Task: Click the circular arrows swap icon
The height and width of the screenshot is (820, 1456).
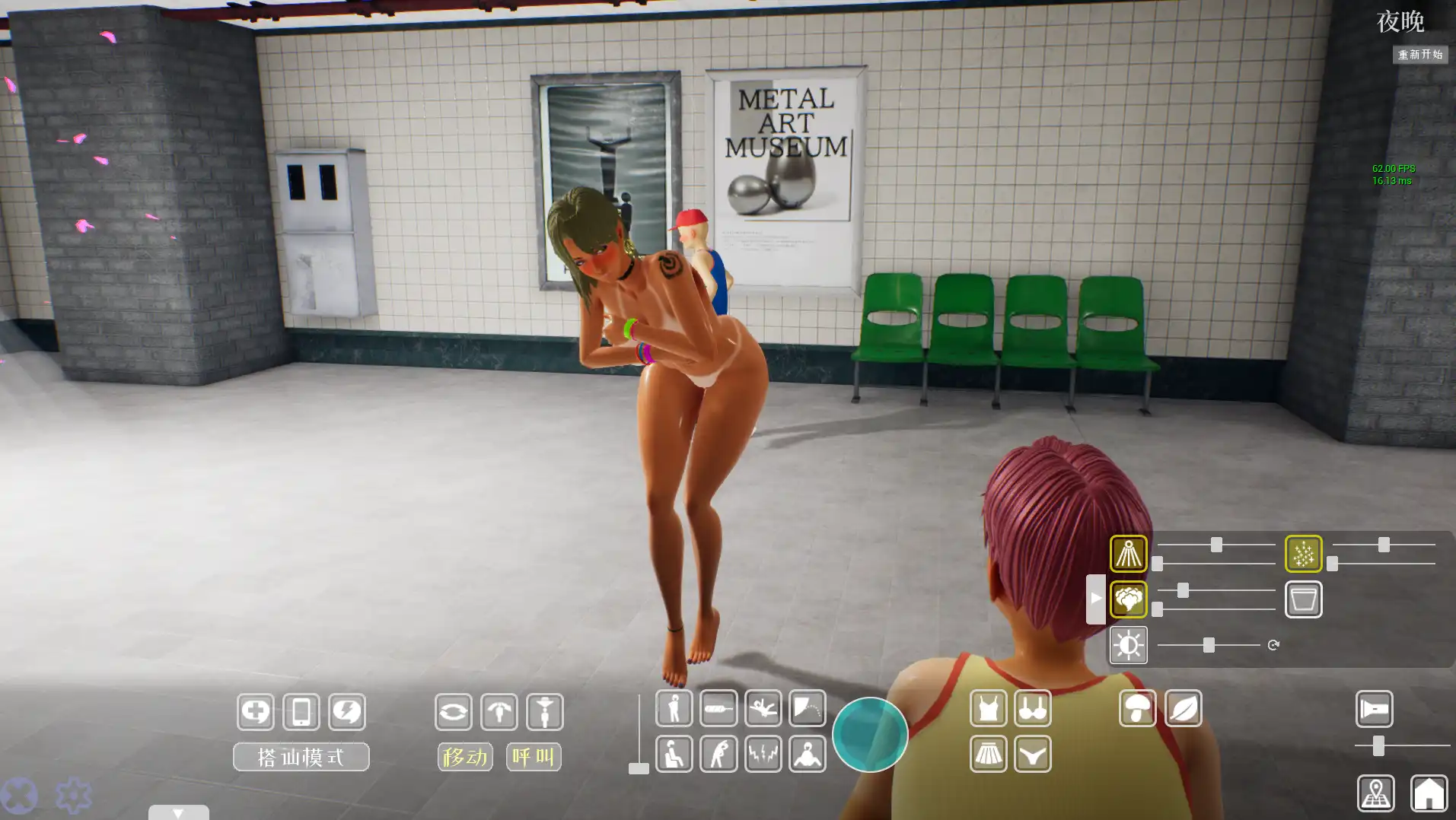Action: 454,712
